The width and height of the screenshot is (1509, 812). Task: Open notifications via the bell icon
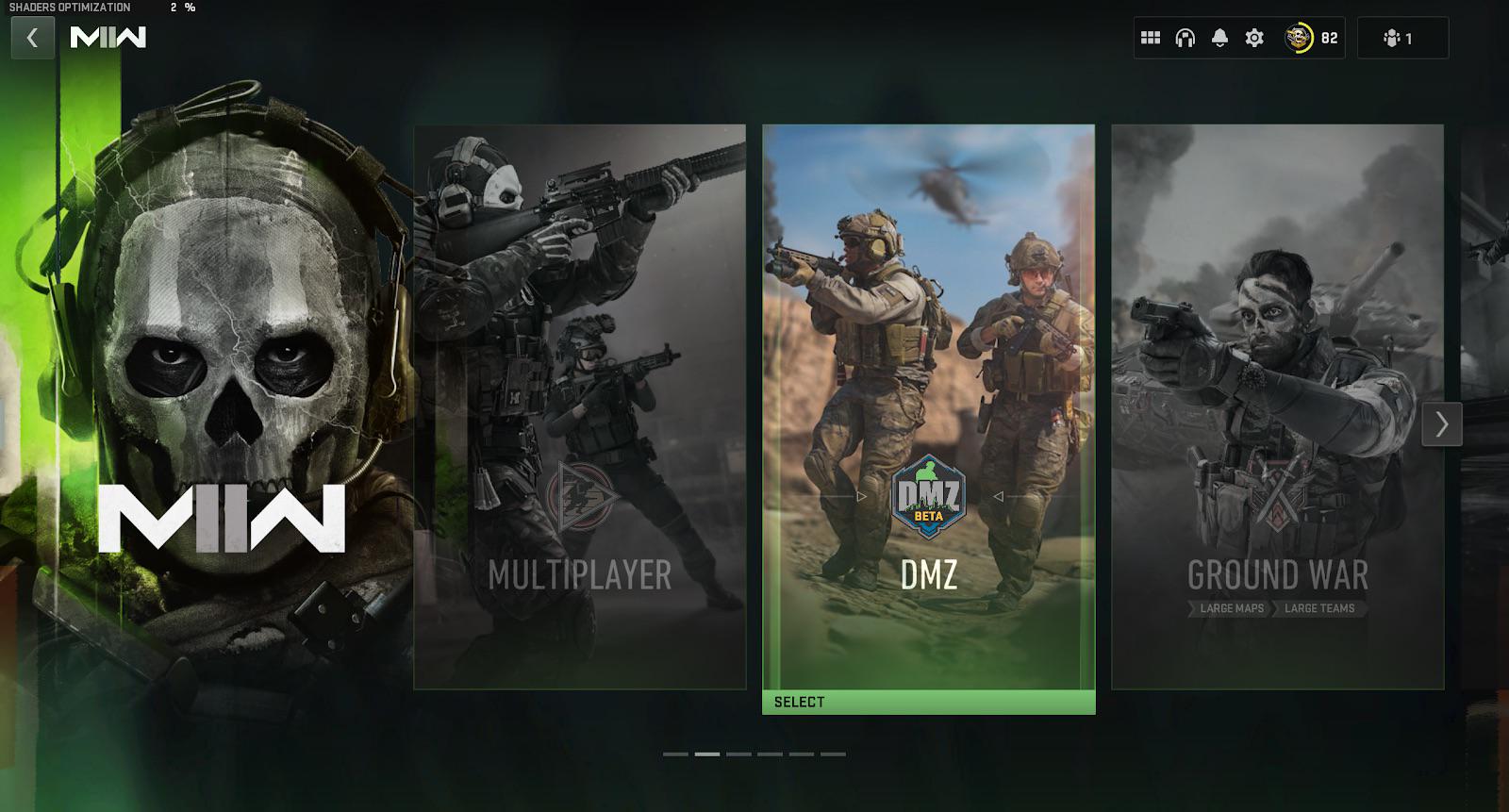[x=1219, y=38]
